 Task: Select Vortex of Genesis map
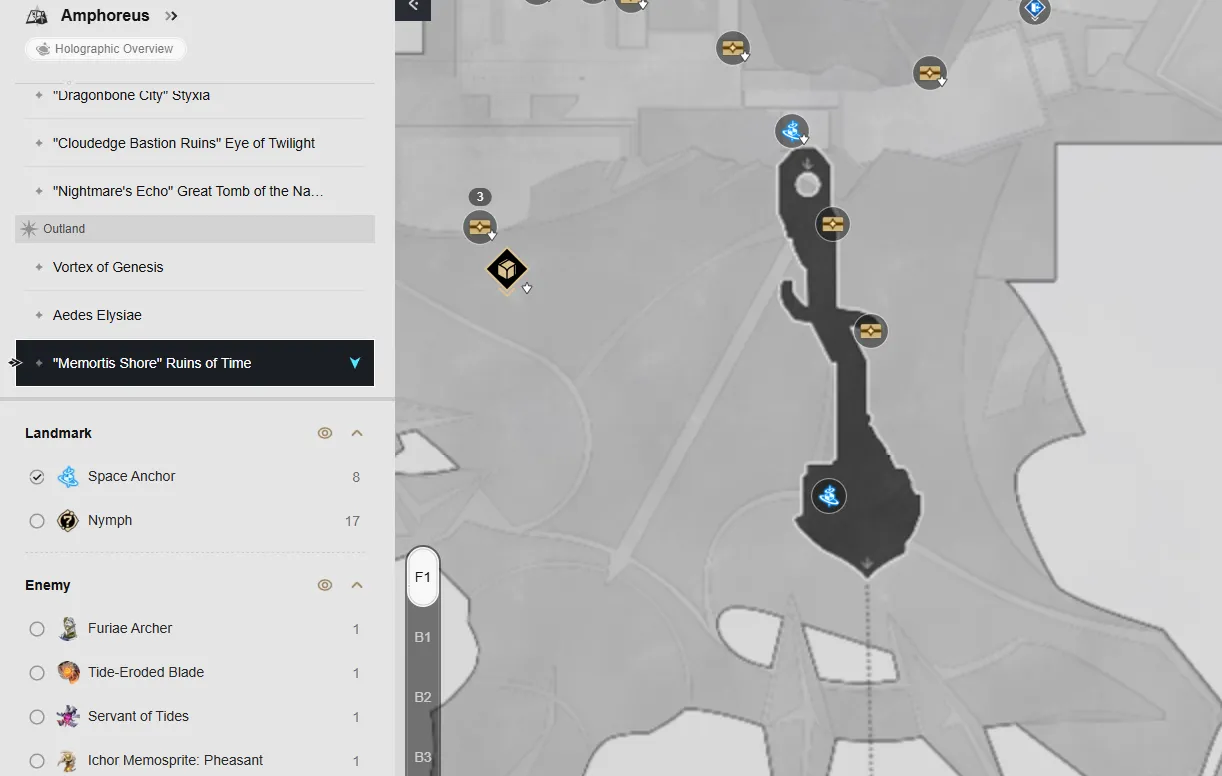tap(108, 267)
